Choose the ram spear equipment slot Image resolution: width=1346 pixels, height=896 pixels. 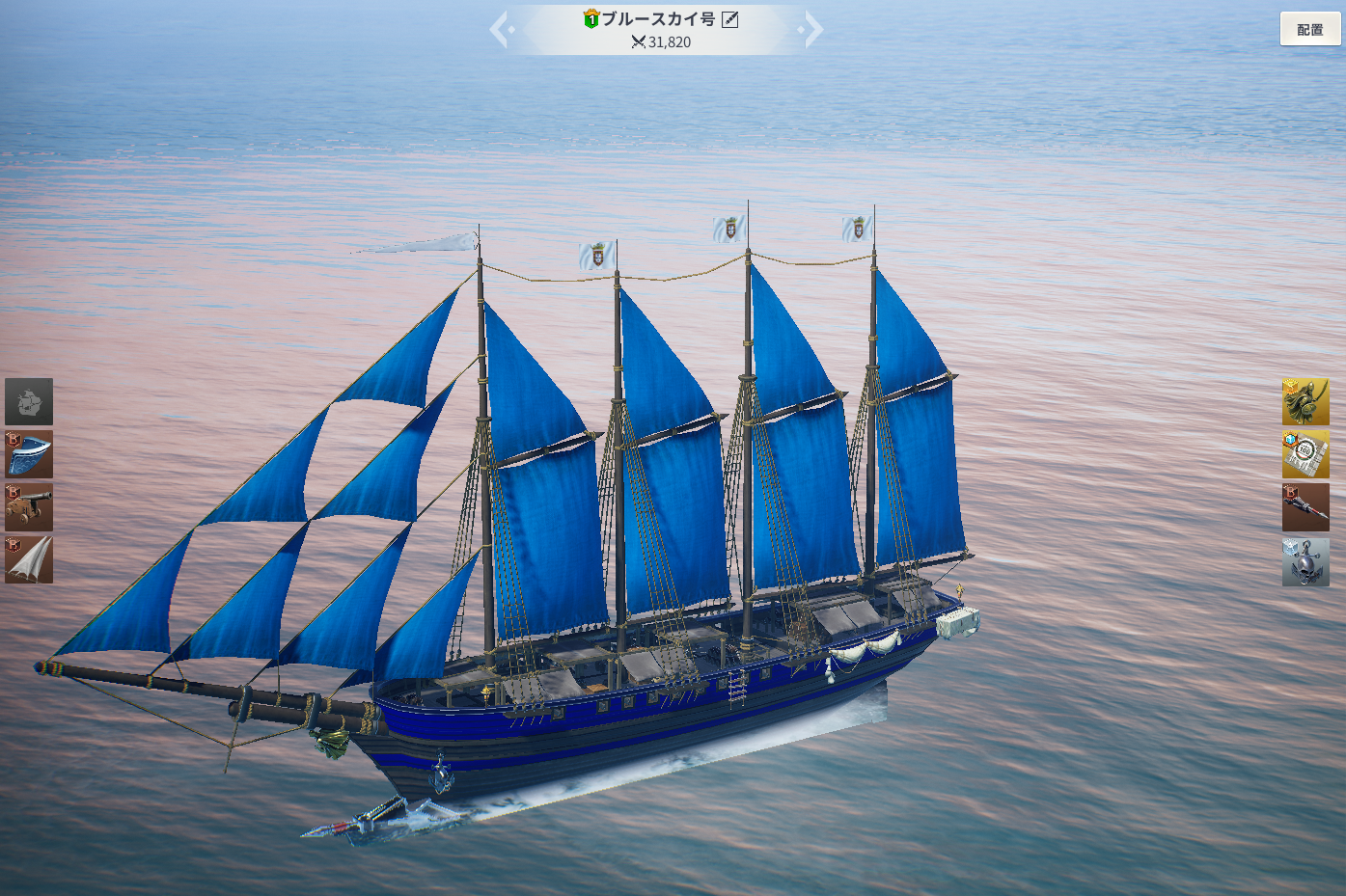coord(1305,507)
